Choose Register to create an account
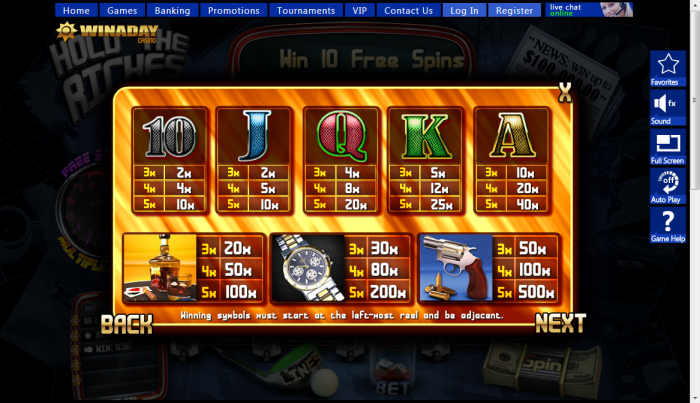The width and height of the screenshot is (700, 403). pos(514,11)
